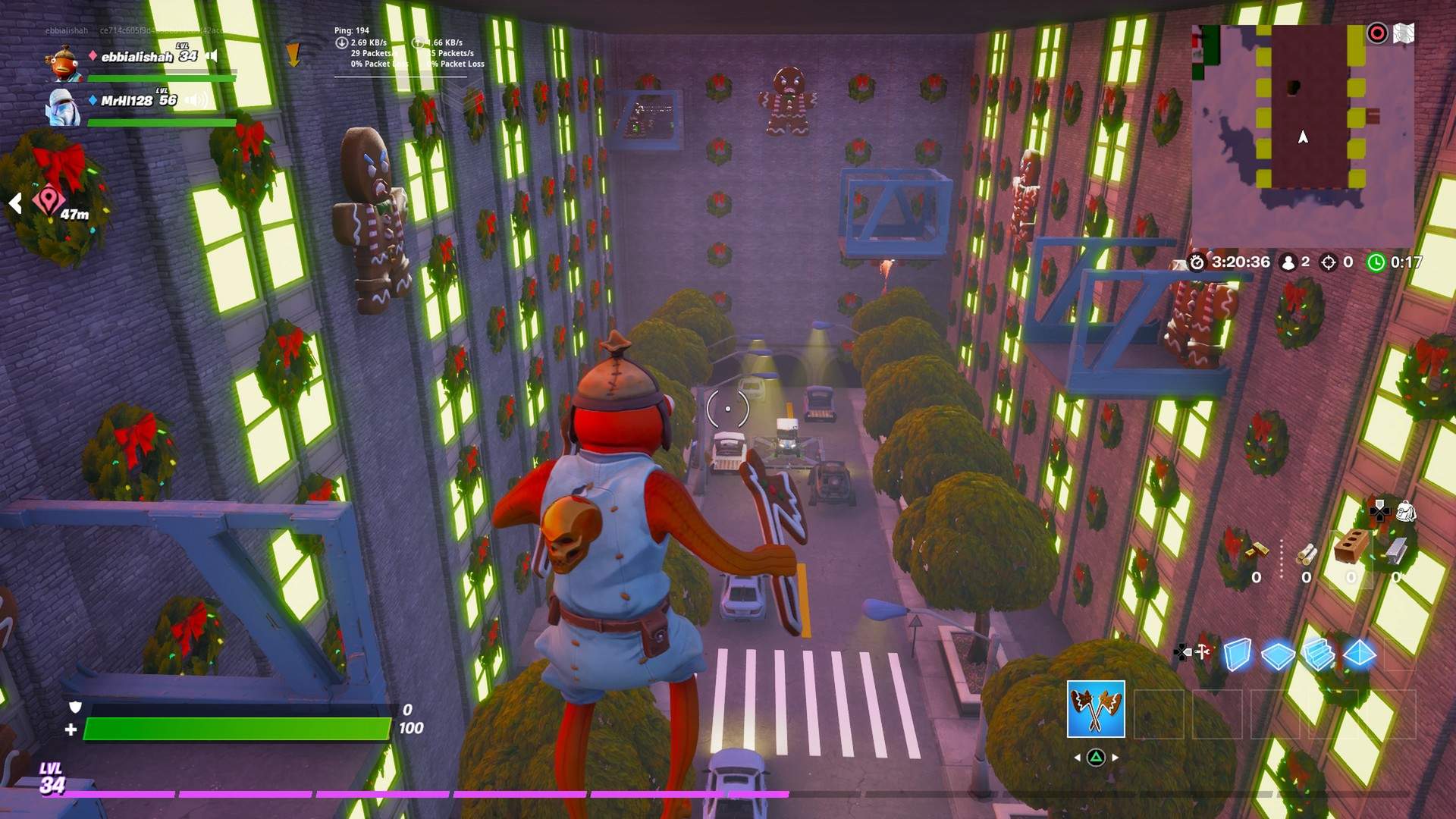This screenshot has height=819, width=1456.
Task: Click the eliminations crosshair counter icon
Action: (x=1329, y=262)
